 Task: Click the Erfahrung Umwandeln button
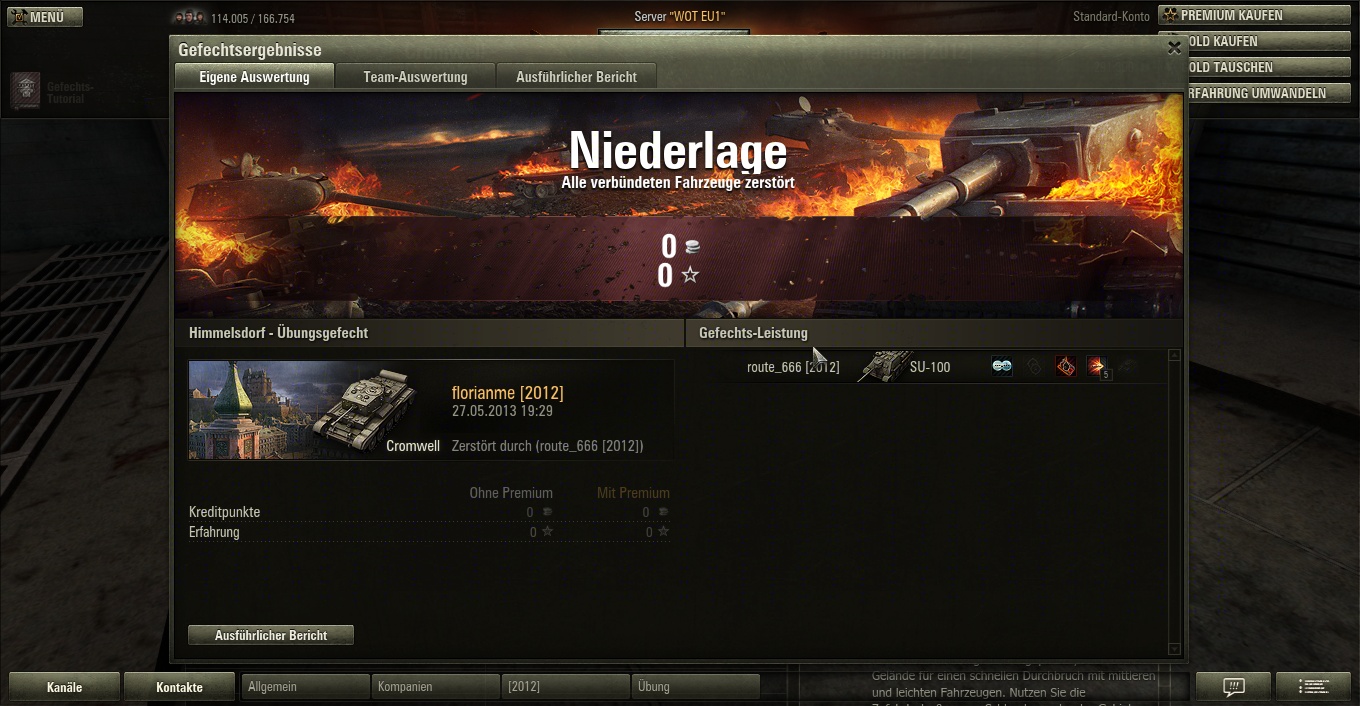pyautogui.click(x=1265, y=93)
